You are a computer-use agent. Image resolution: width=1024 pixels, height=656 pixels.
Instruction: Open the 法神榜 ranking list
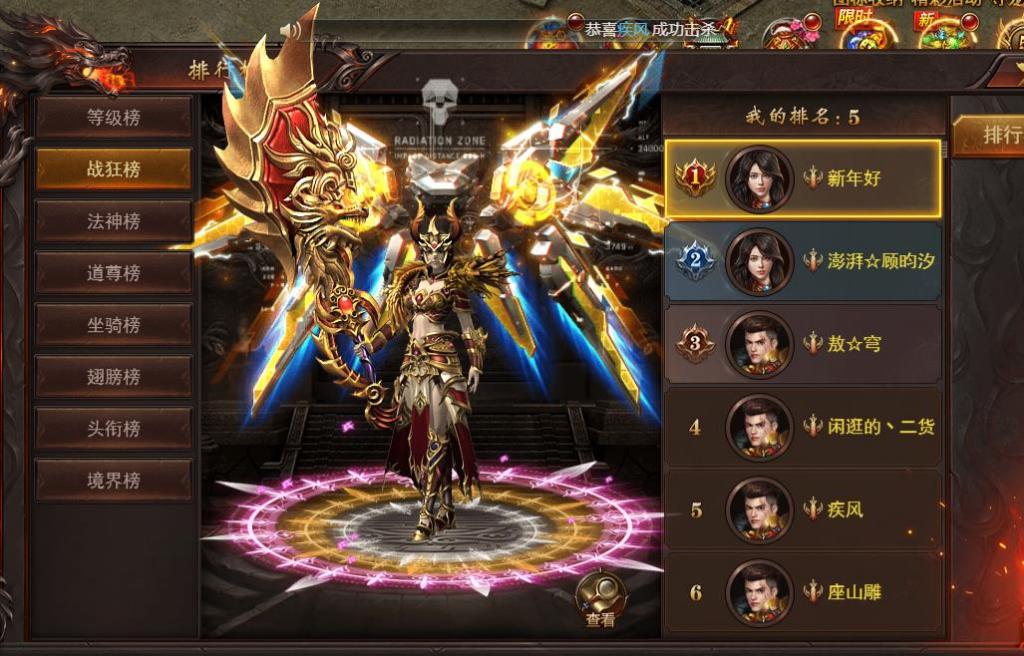[x=113, y=221]
